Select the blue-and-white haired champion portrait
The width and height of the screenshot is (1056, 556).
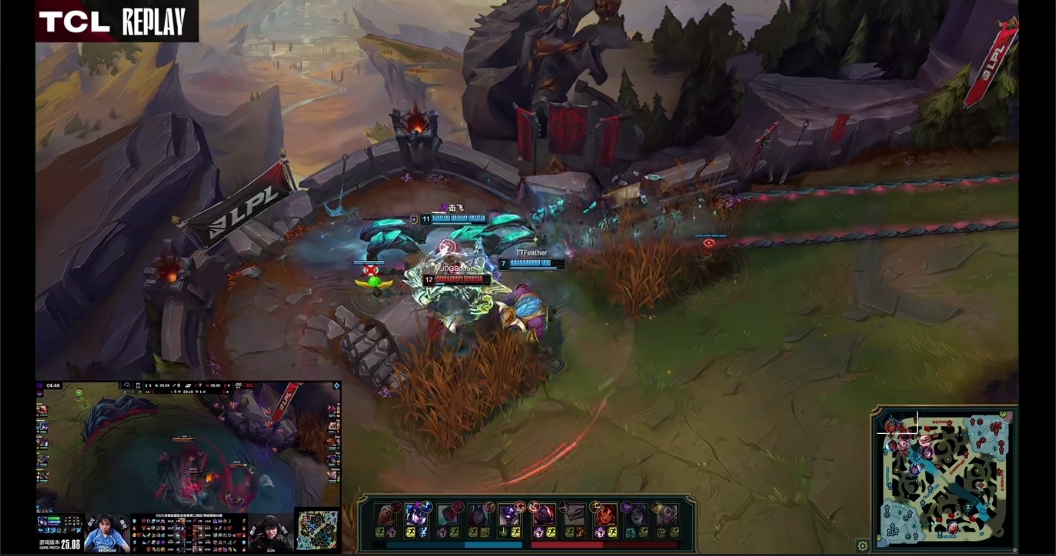coord(417,516)
